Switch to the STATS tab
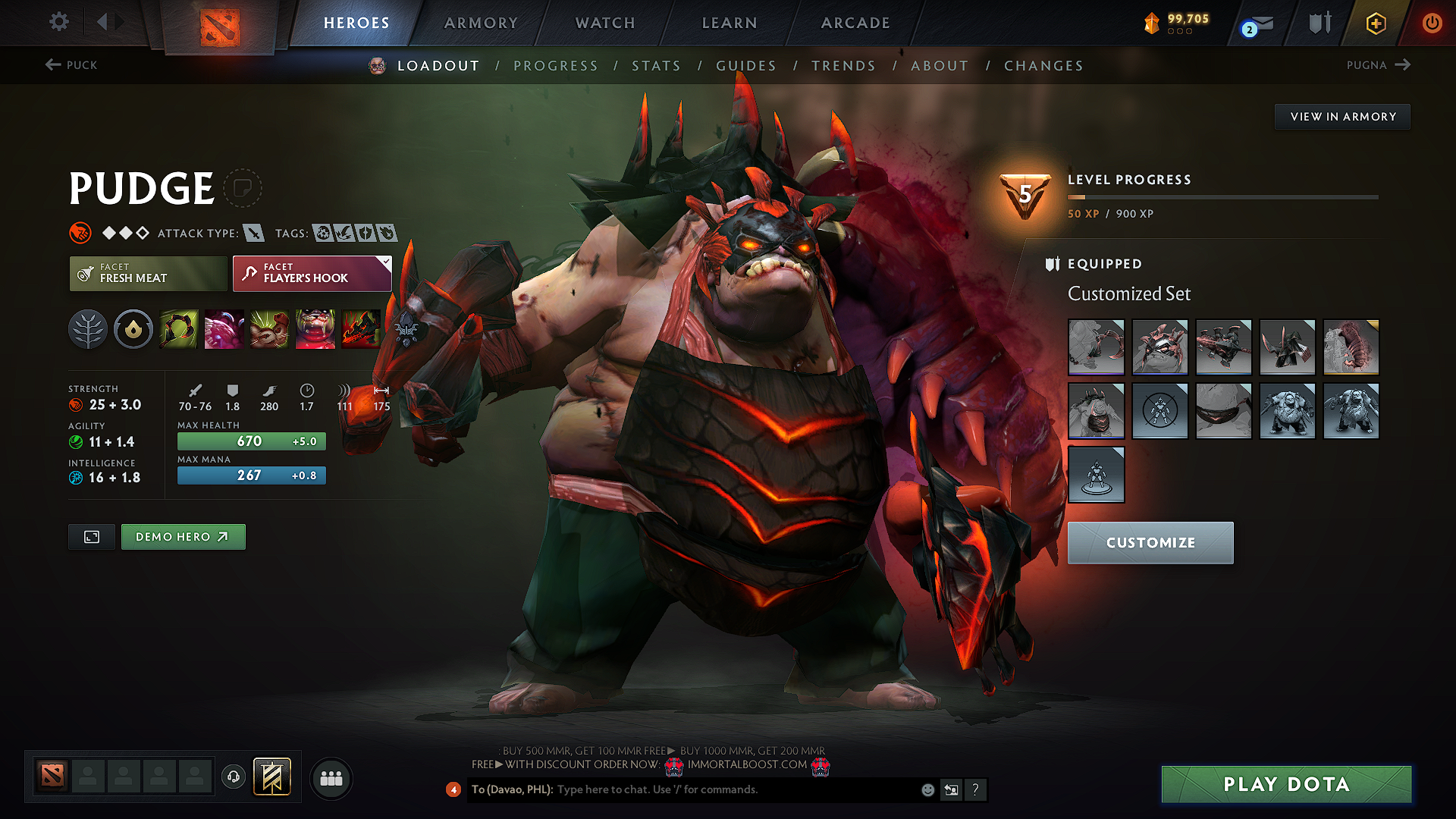This screenshot has height=819, width=1456. (657, 66)
